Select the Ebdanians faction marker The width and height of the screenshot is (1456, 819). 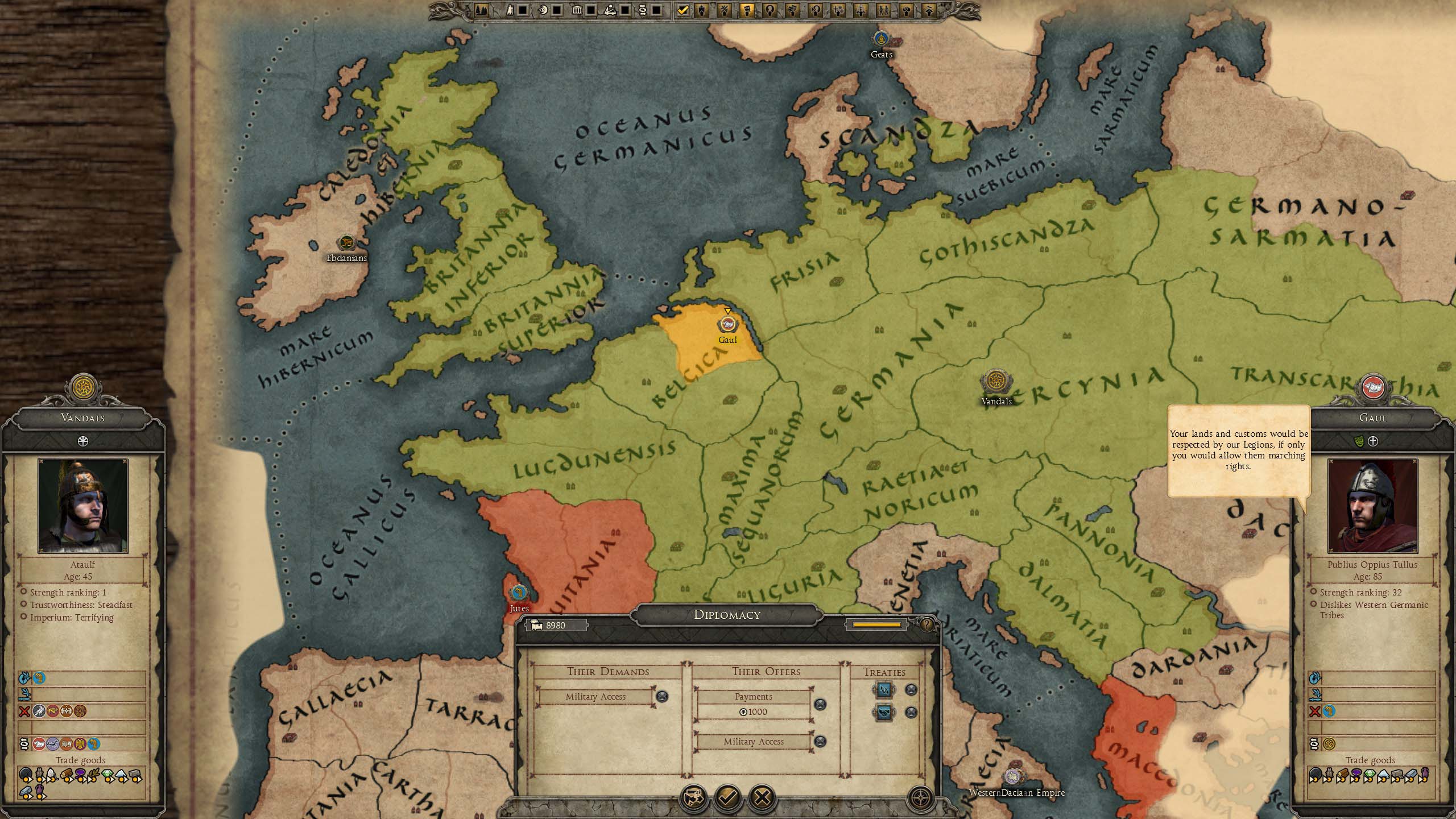pyautogui.click(x=346, y=243)
